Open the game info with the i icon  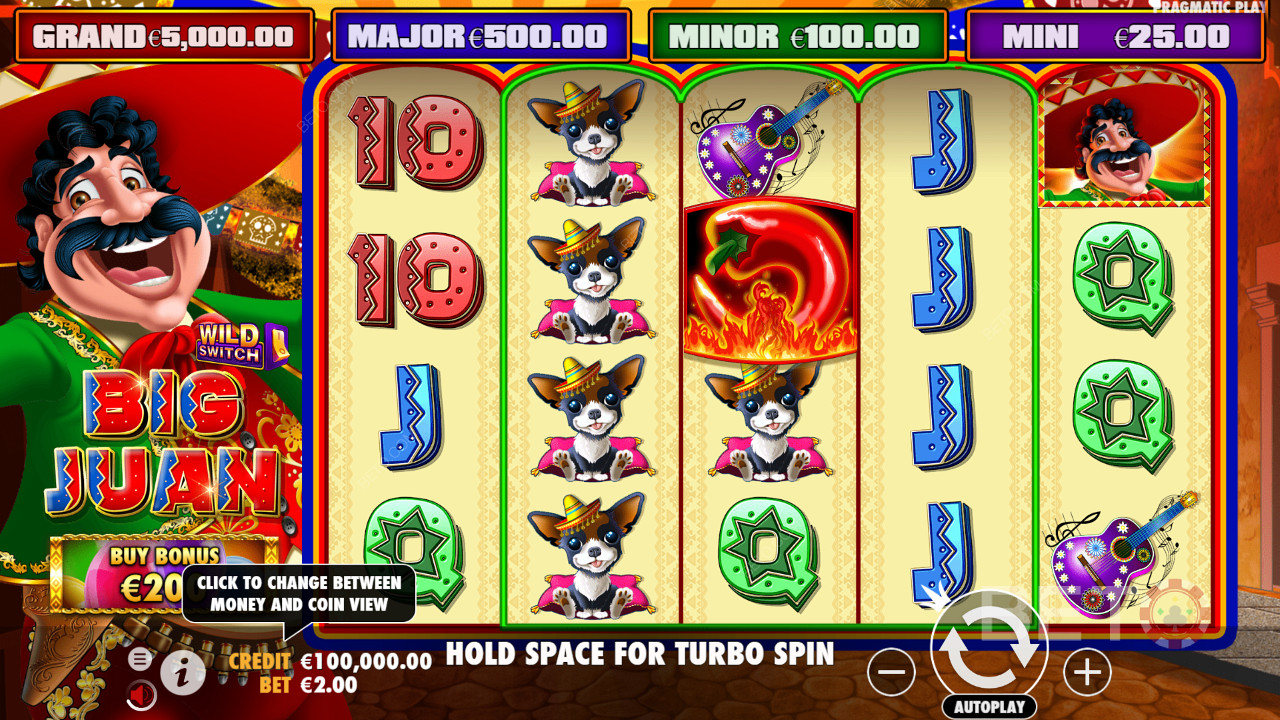(182, 675)
